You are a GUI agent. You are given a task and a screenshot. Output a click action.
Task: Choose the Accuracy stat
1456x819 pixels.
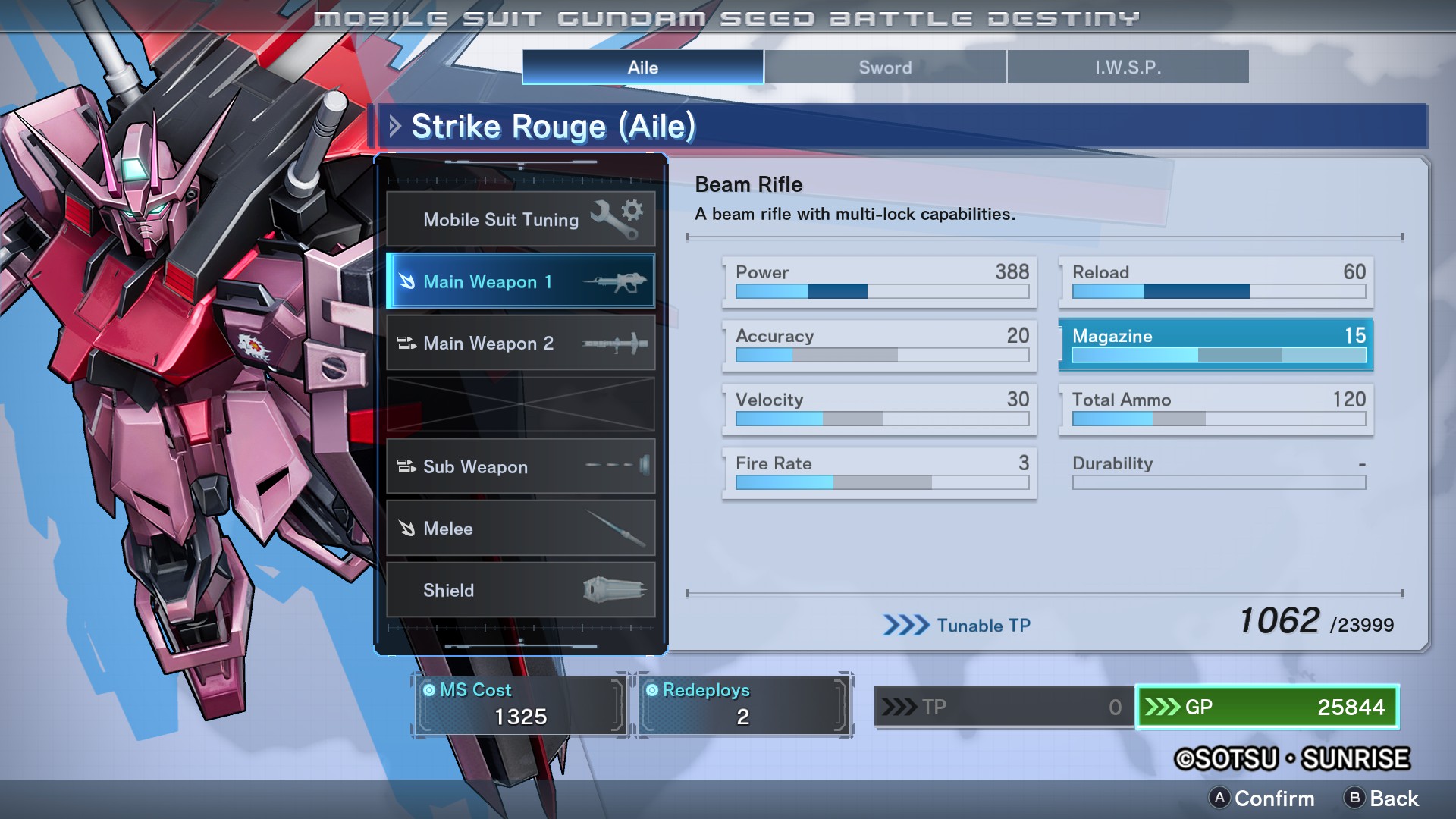pyautogui.click(x=880, y=344)
